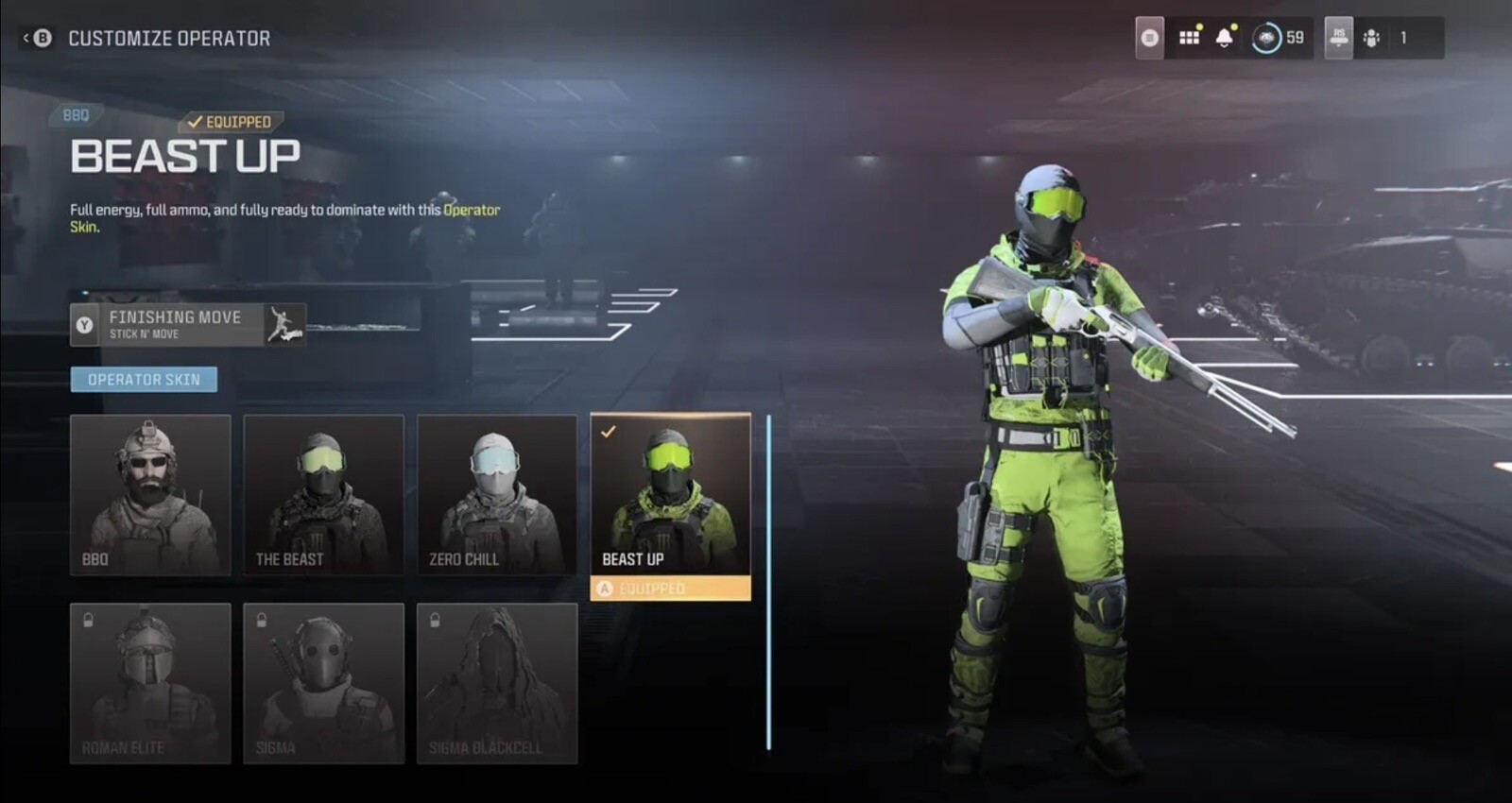Preview the Sigma BlackCell locked skin
The width and height of the screenshot is (1512, 803).
pos(496,683)
